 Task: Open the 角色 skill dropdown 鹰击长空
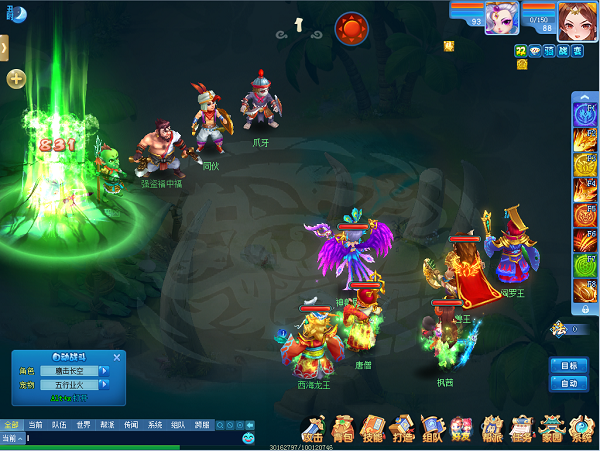coord(104,371)
